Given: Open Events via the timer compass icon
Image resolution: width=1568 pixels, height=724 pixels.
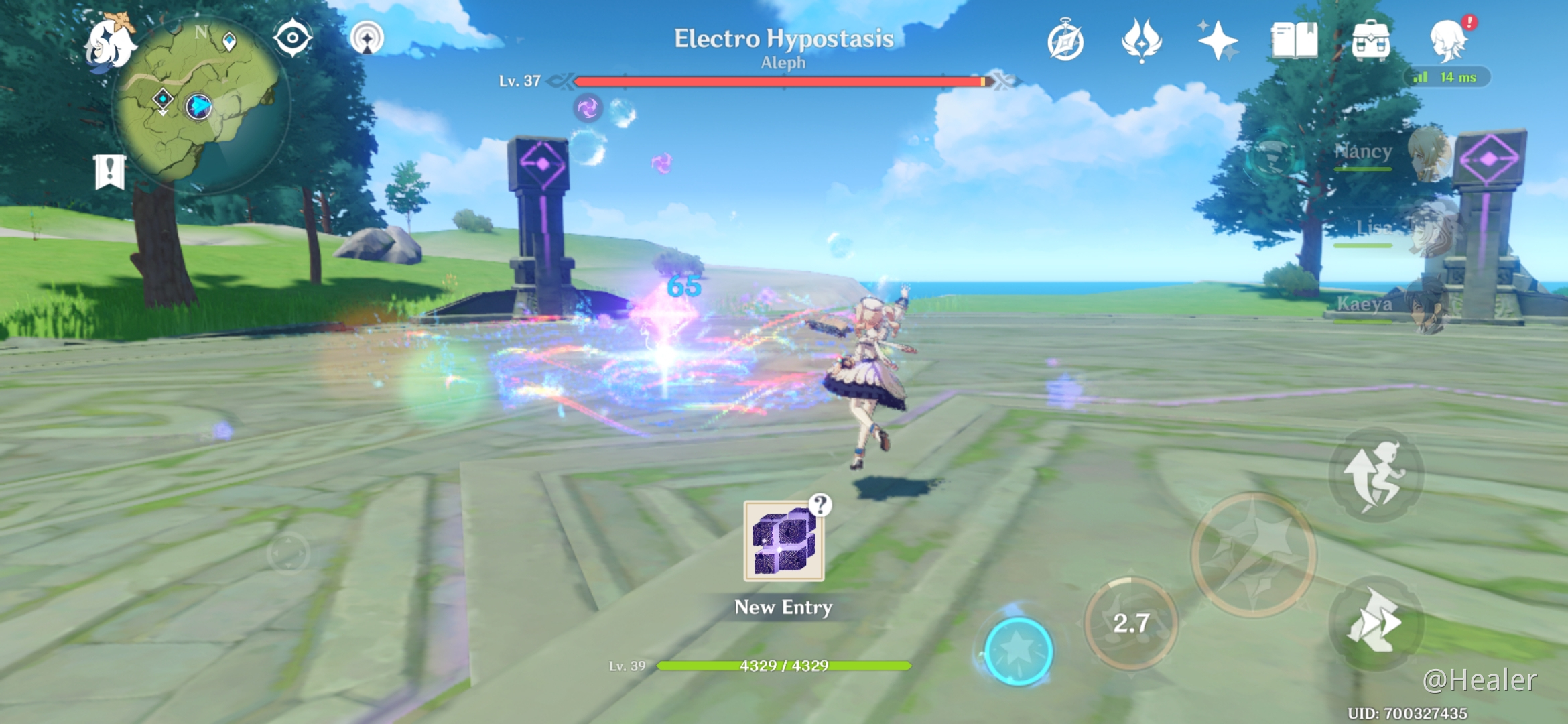Looking at the screenshot, I should 1067,42.
